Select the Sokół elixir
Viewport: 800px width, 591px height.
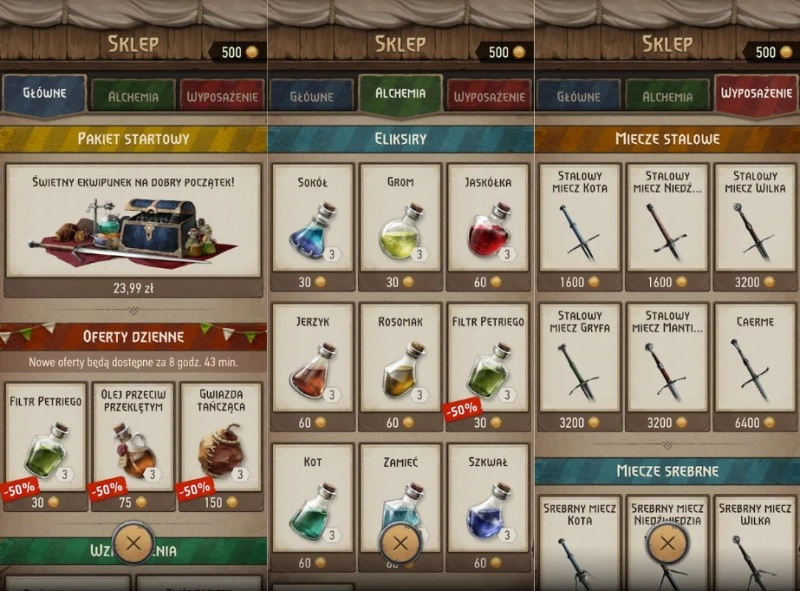pyautogui.click(x=314, y=227)
